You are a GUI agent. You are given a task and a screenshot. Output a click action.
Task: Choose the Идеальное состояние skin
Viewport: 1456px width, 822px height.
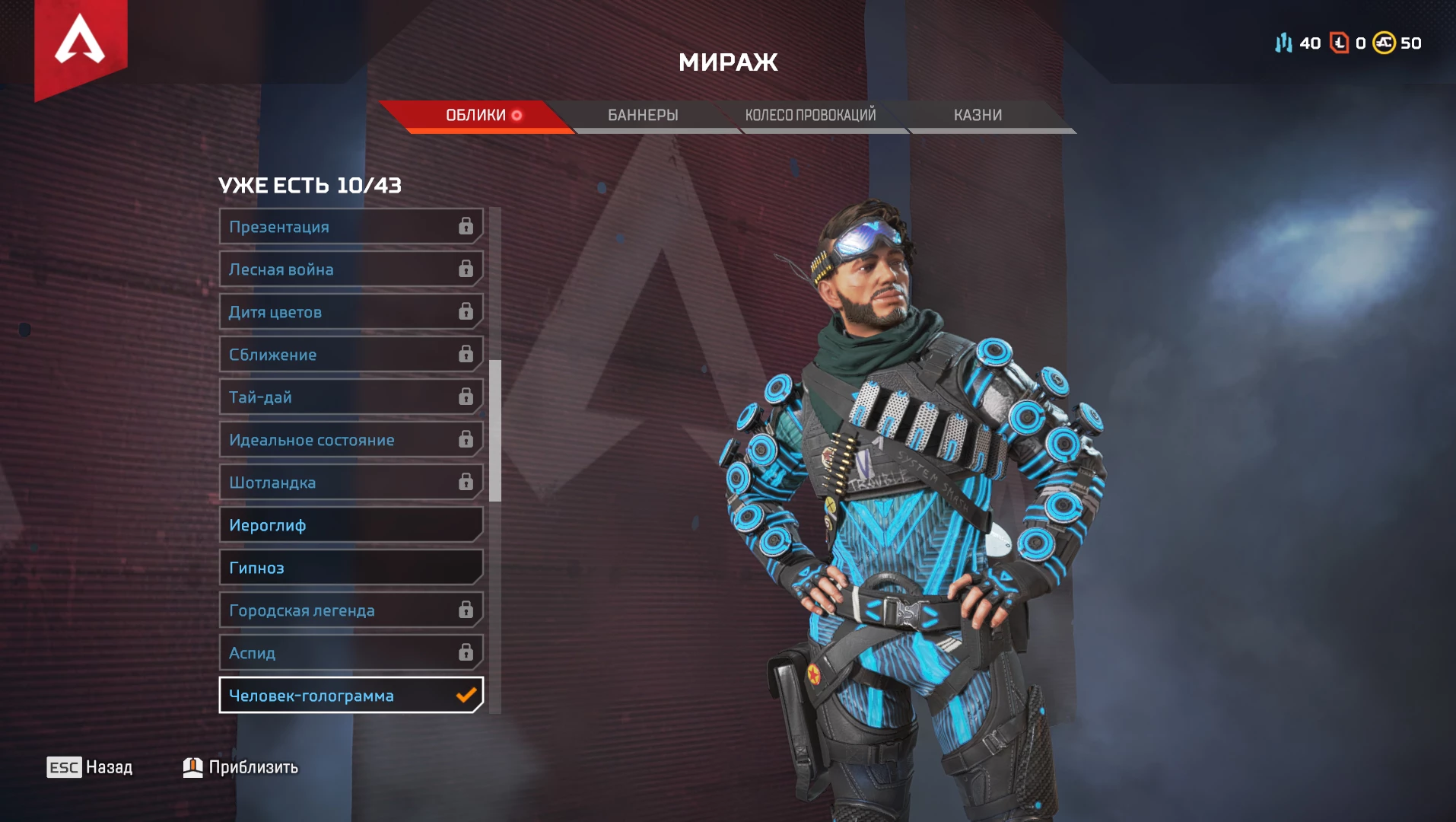[351, 440]
